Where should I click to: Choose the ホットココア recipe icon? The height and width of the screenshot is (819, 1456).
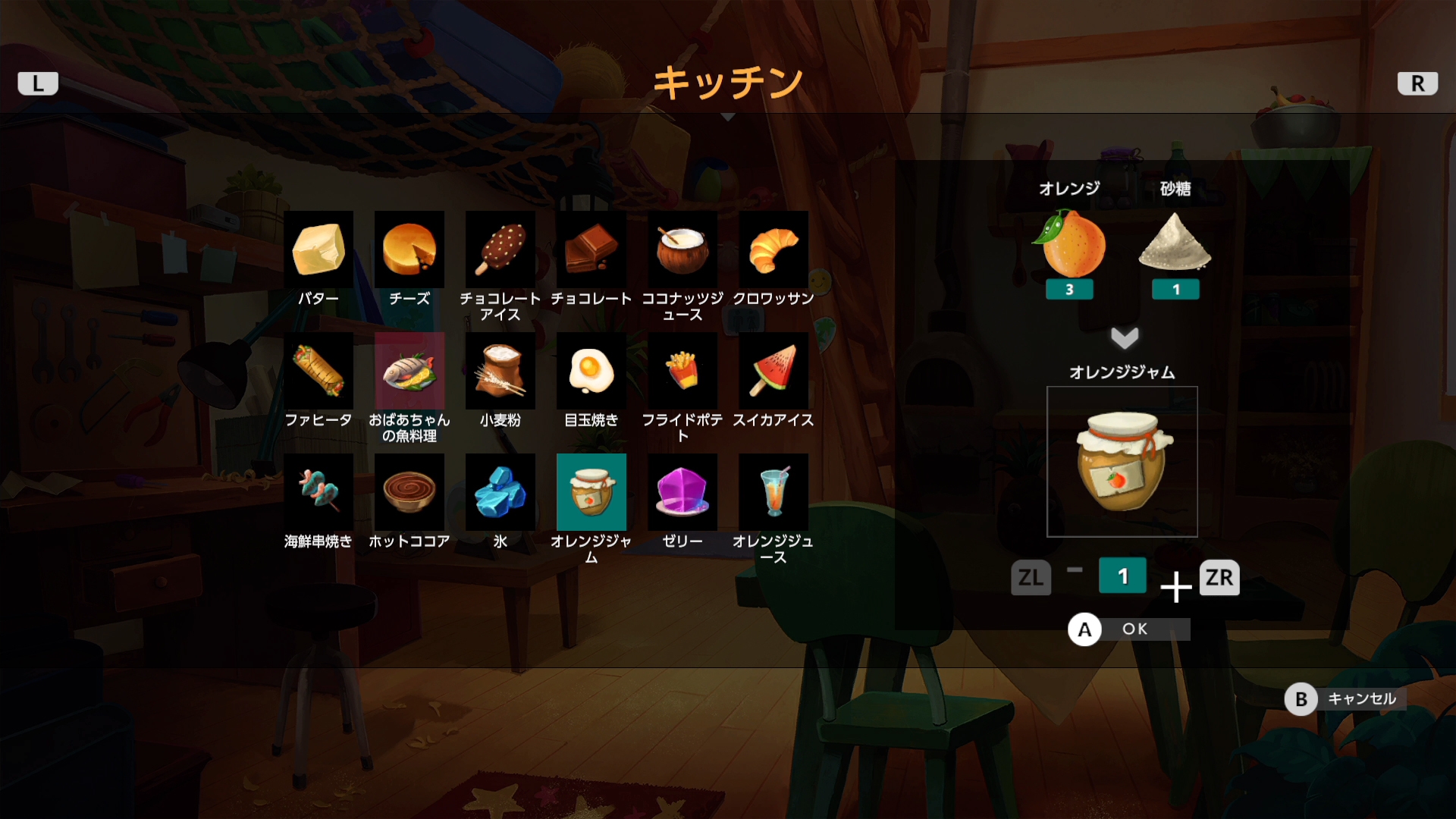tap(409, 491)
